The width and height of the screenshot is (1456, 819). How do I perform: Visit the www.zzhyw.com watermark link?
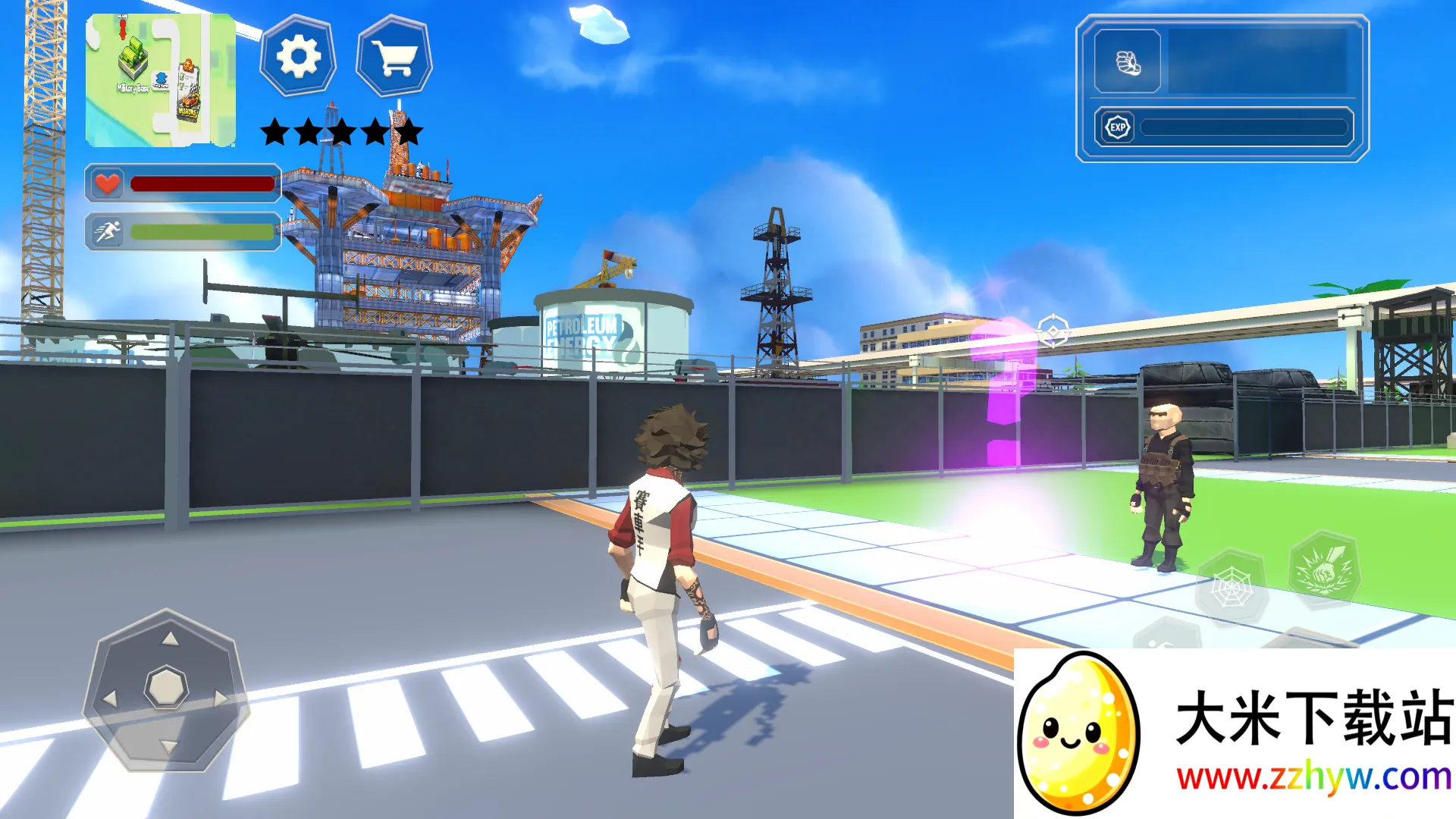[x=1313, y=778]
